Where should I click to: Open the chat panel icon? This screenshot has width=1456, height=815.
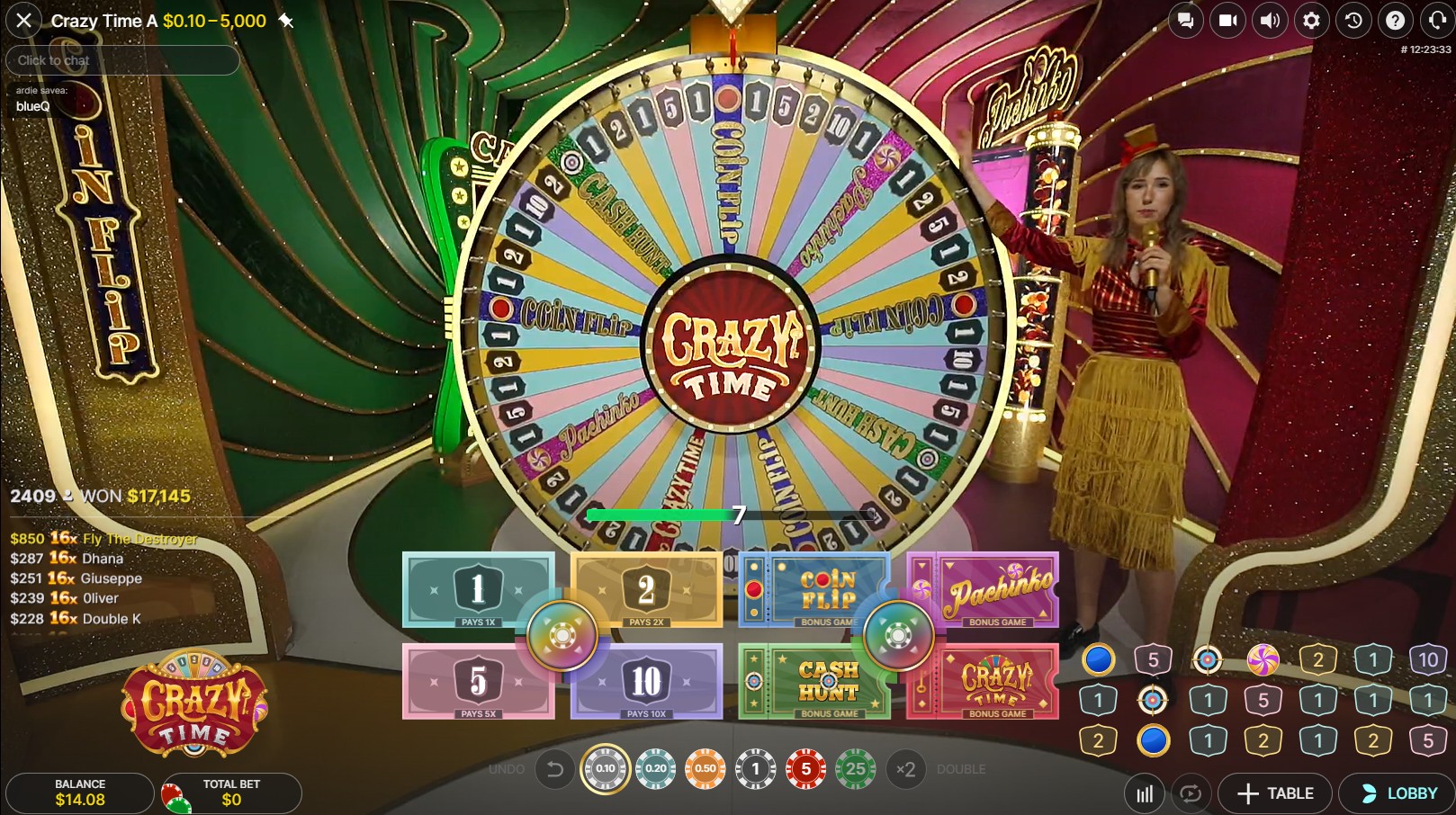click(1185, 20)
